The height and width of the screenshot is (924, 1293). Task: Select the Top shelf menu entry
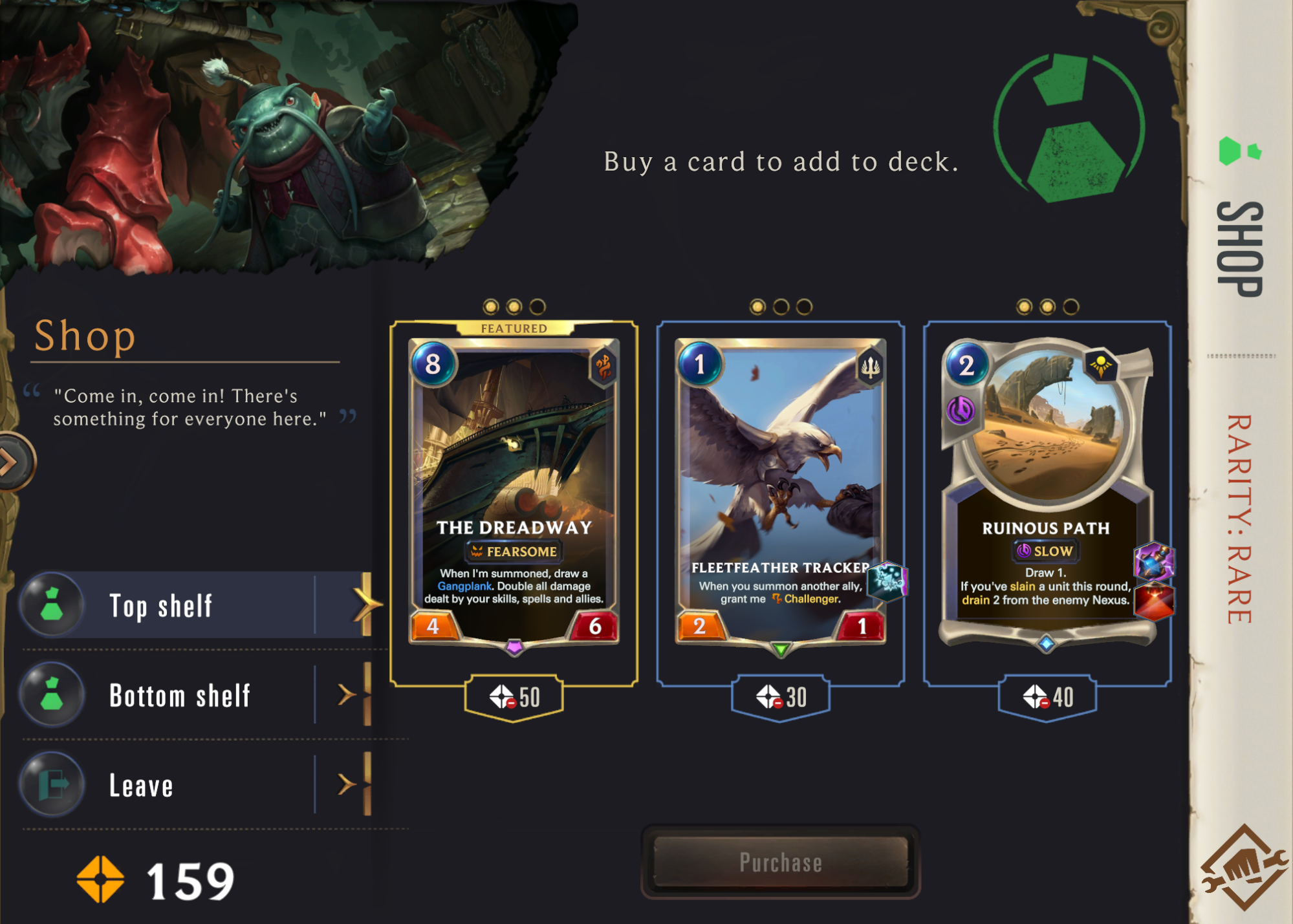coord(194,606)
